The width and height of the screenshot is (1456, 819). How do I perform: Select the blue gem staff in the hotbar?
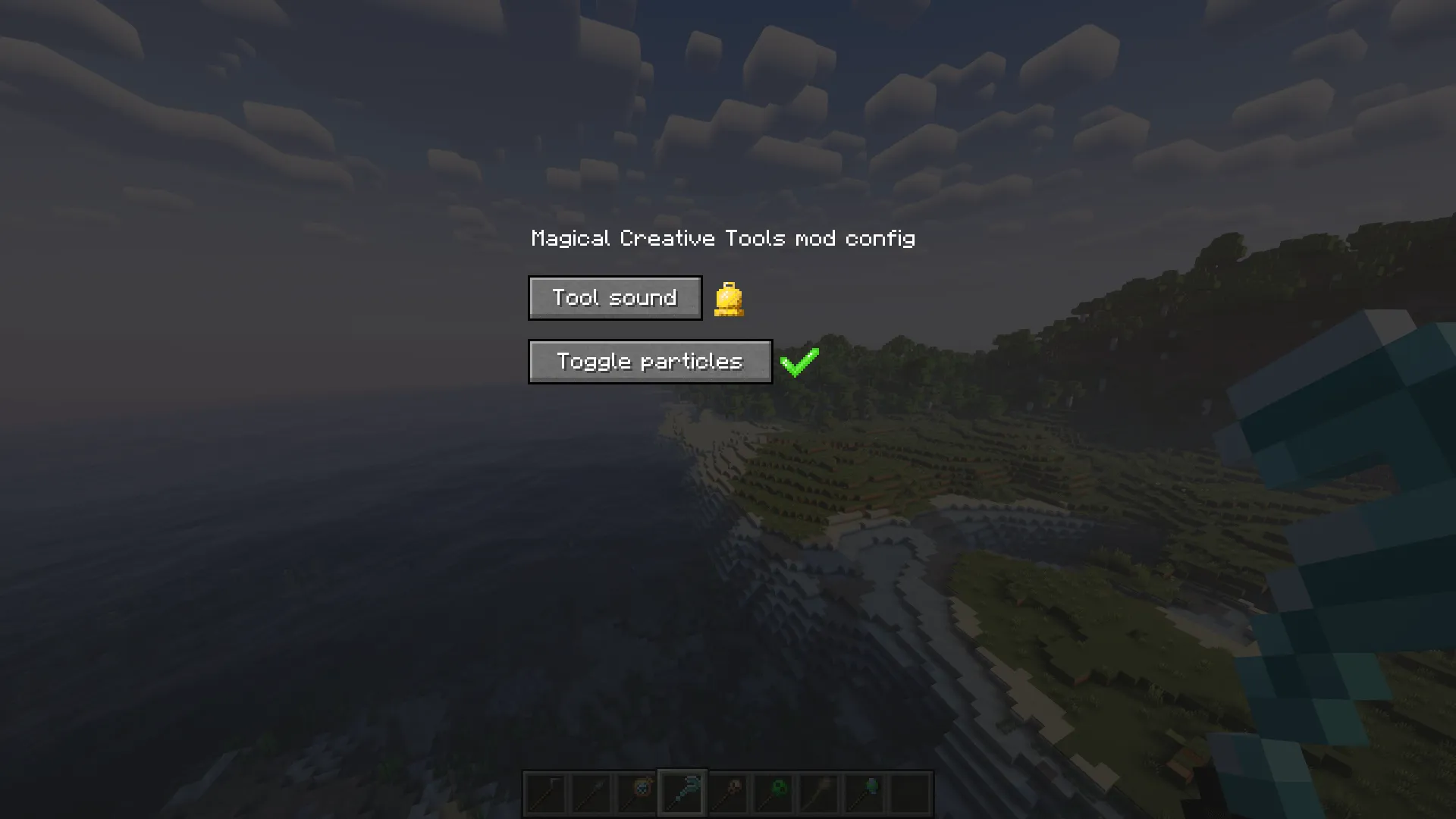863,791
